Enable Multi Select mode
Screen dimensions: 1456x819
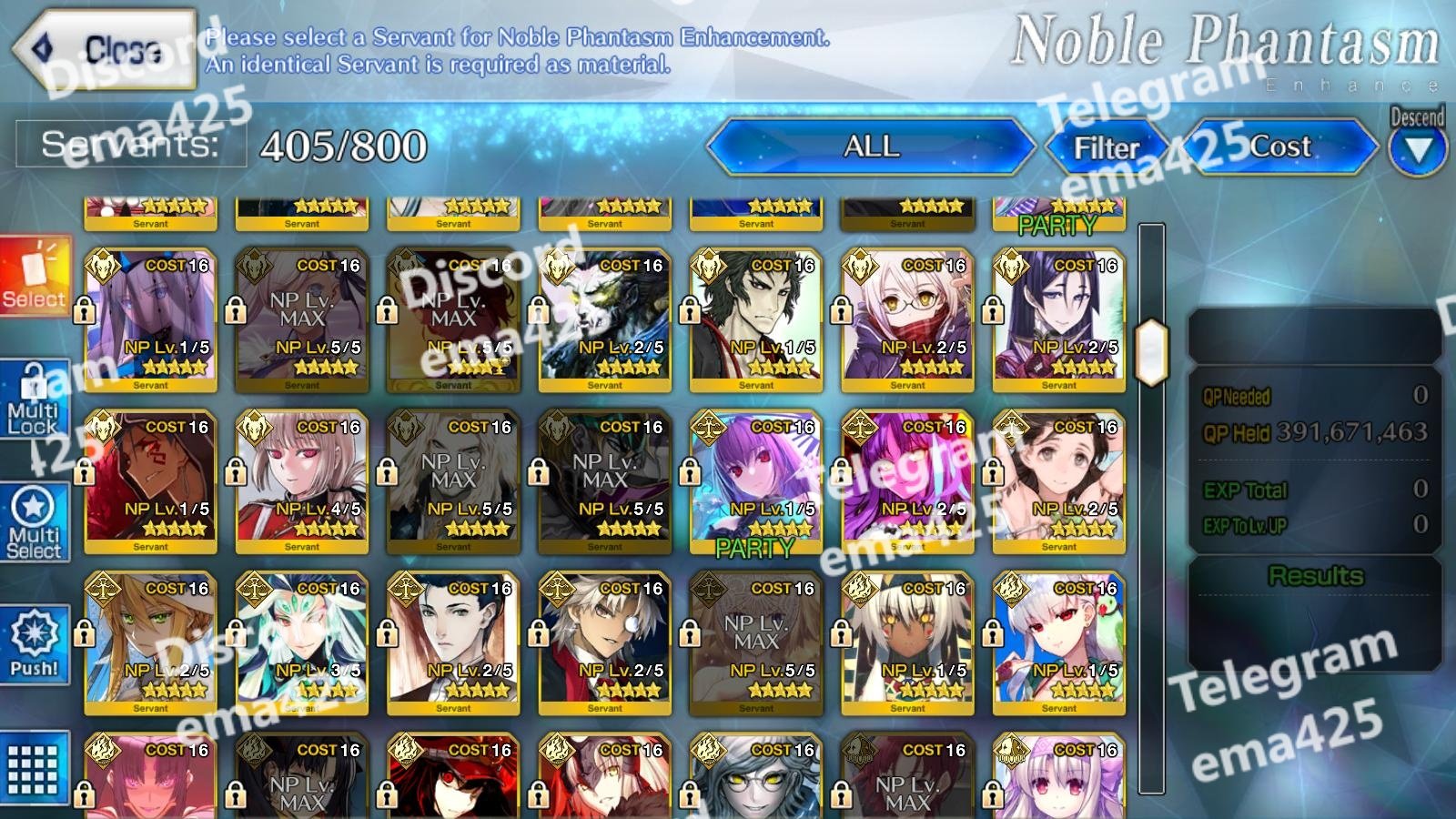pyautogui.click(x=35, y=522)
